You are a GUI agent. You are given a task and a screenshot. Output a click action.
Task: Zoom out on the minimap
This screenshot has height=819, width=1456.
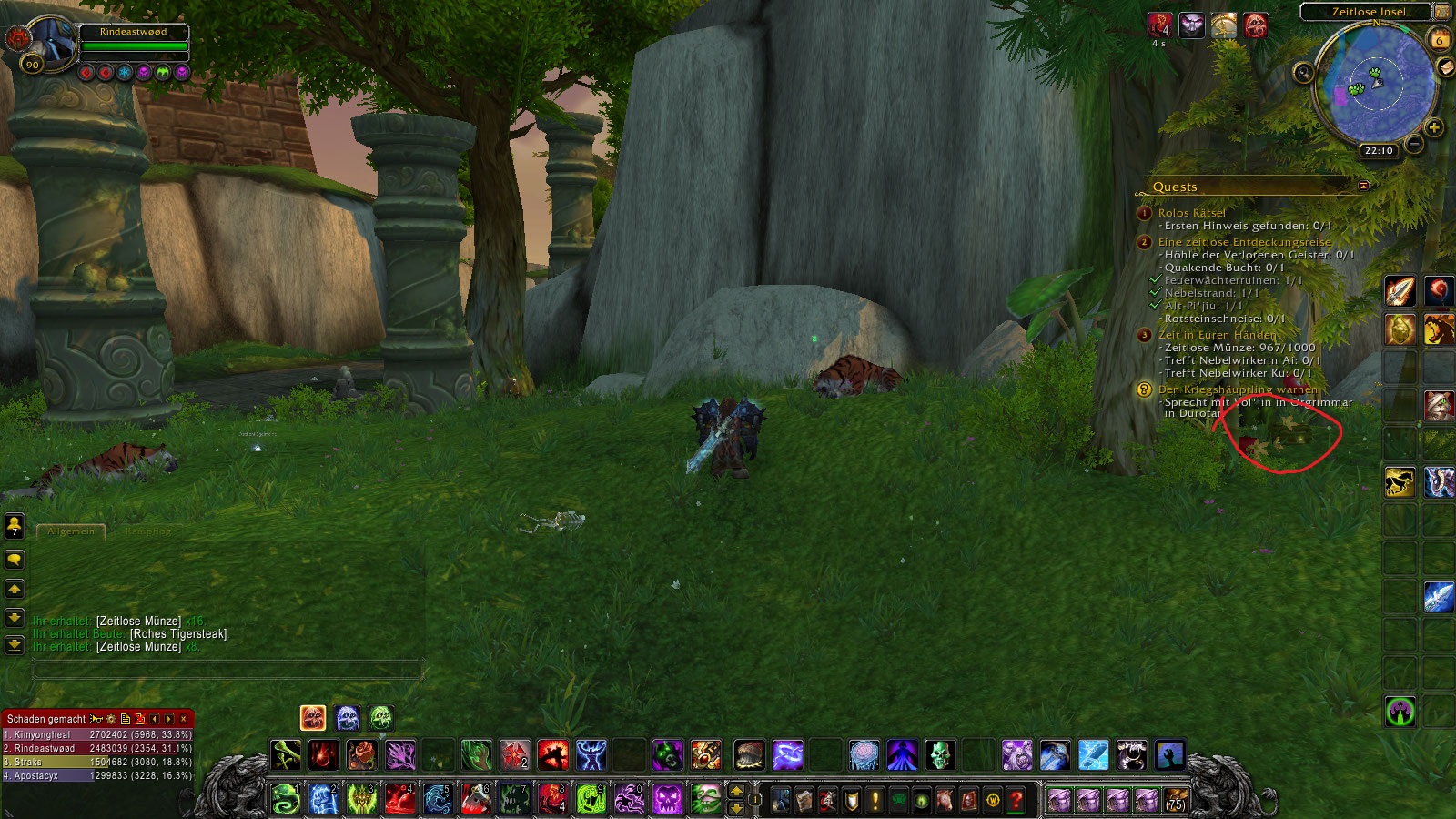[1414, 144]
